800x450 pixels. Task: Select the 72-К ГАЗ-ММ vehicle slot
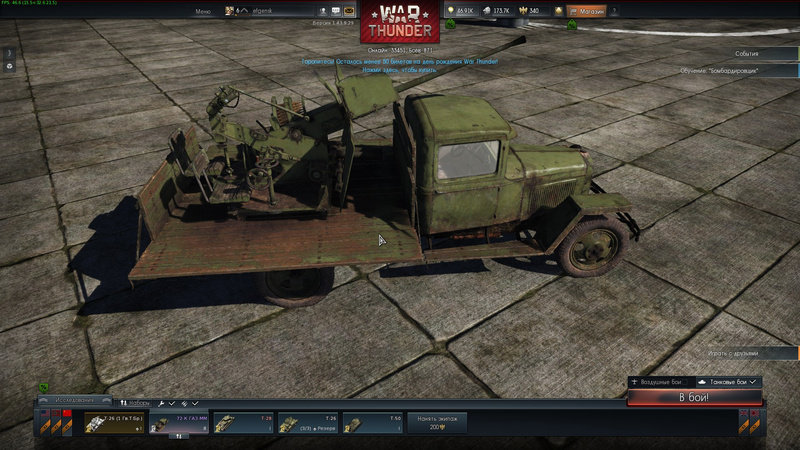[179, 423]
